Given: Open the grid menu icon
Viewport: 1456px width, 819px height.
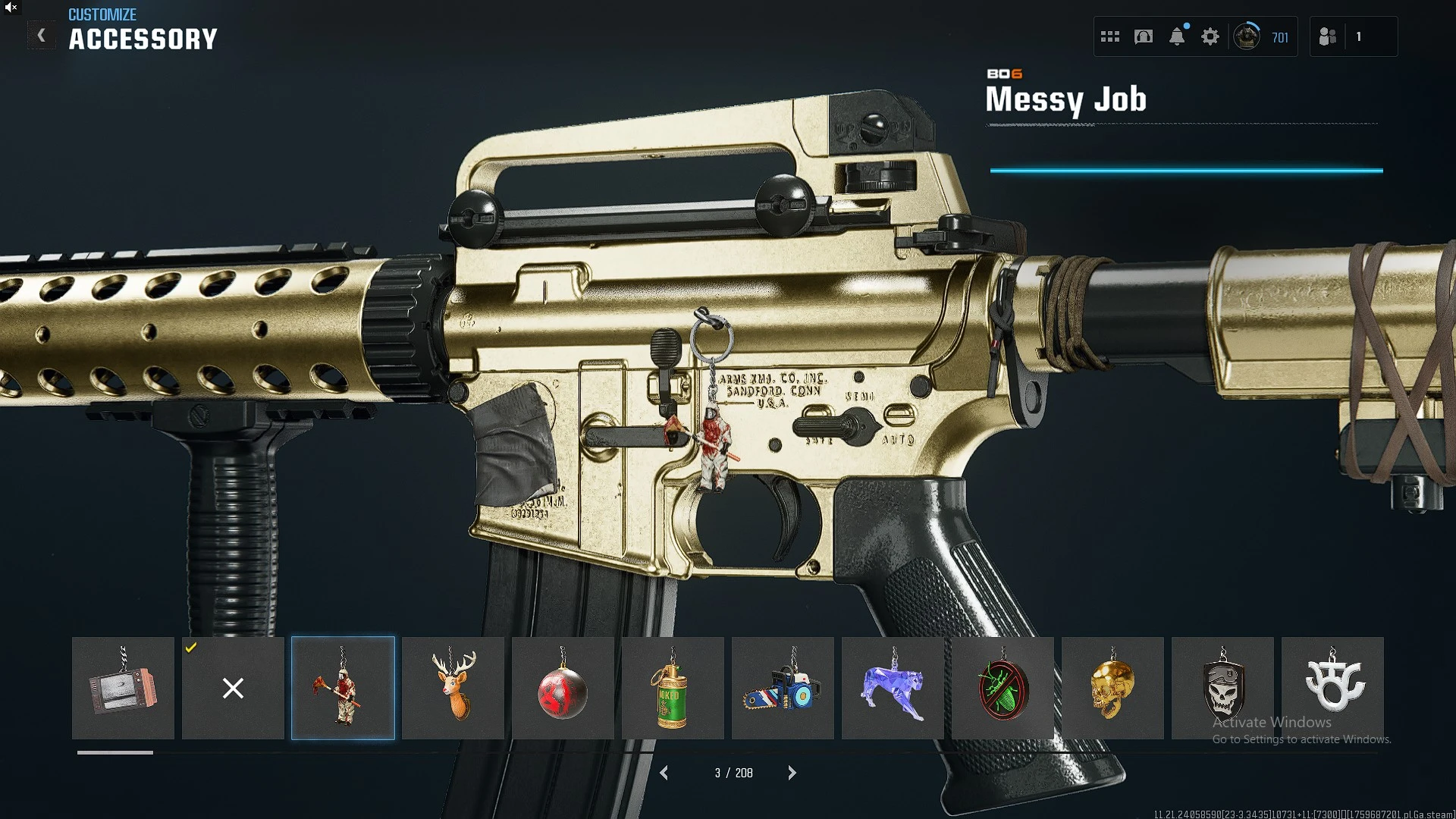Looking at the screenshot, I should 1110,36.
